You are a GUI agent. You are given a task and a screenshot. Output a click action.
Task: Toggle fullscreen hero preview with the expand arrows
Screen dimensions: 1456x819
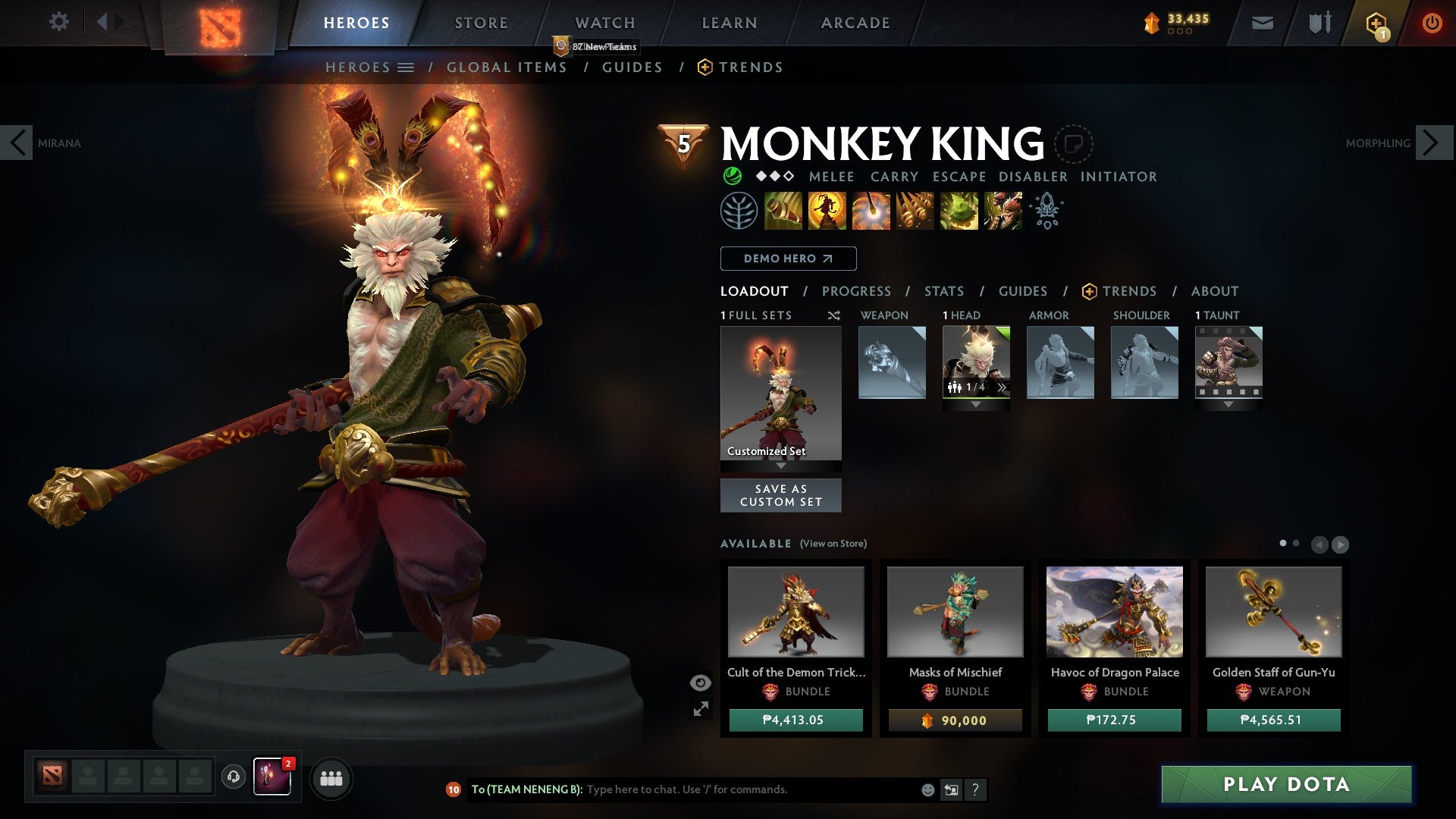701,709
